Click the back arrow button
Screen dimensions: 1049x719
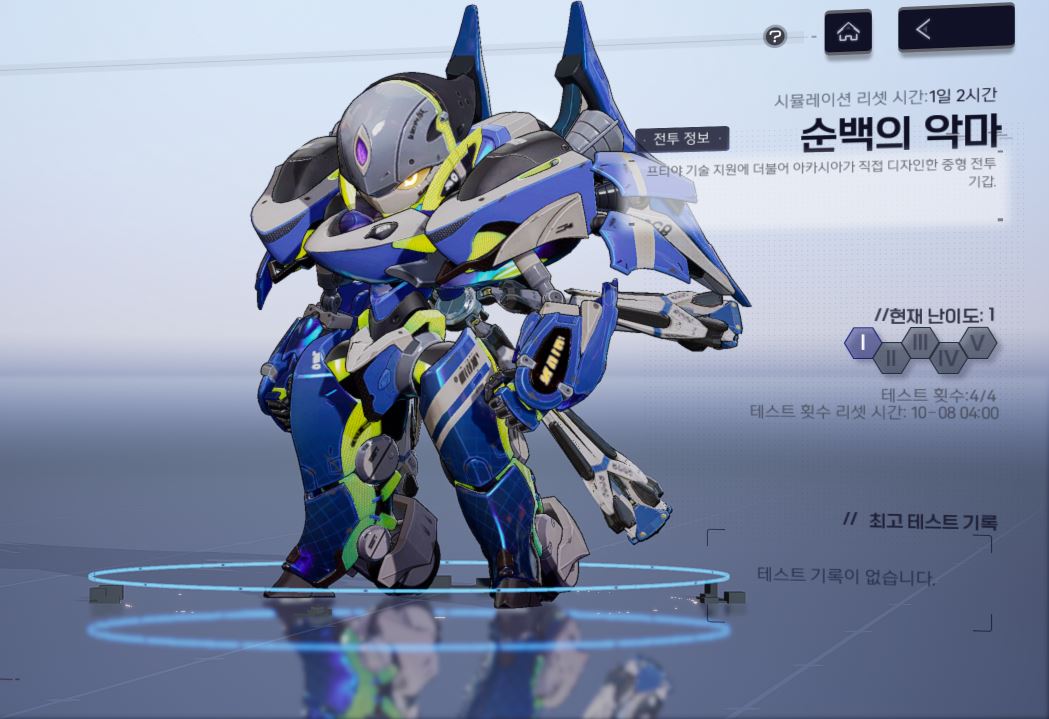955,29
